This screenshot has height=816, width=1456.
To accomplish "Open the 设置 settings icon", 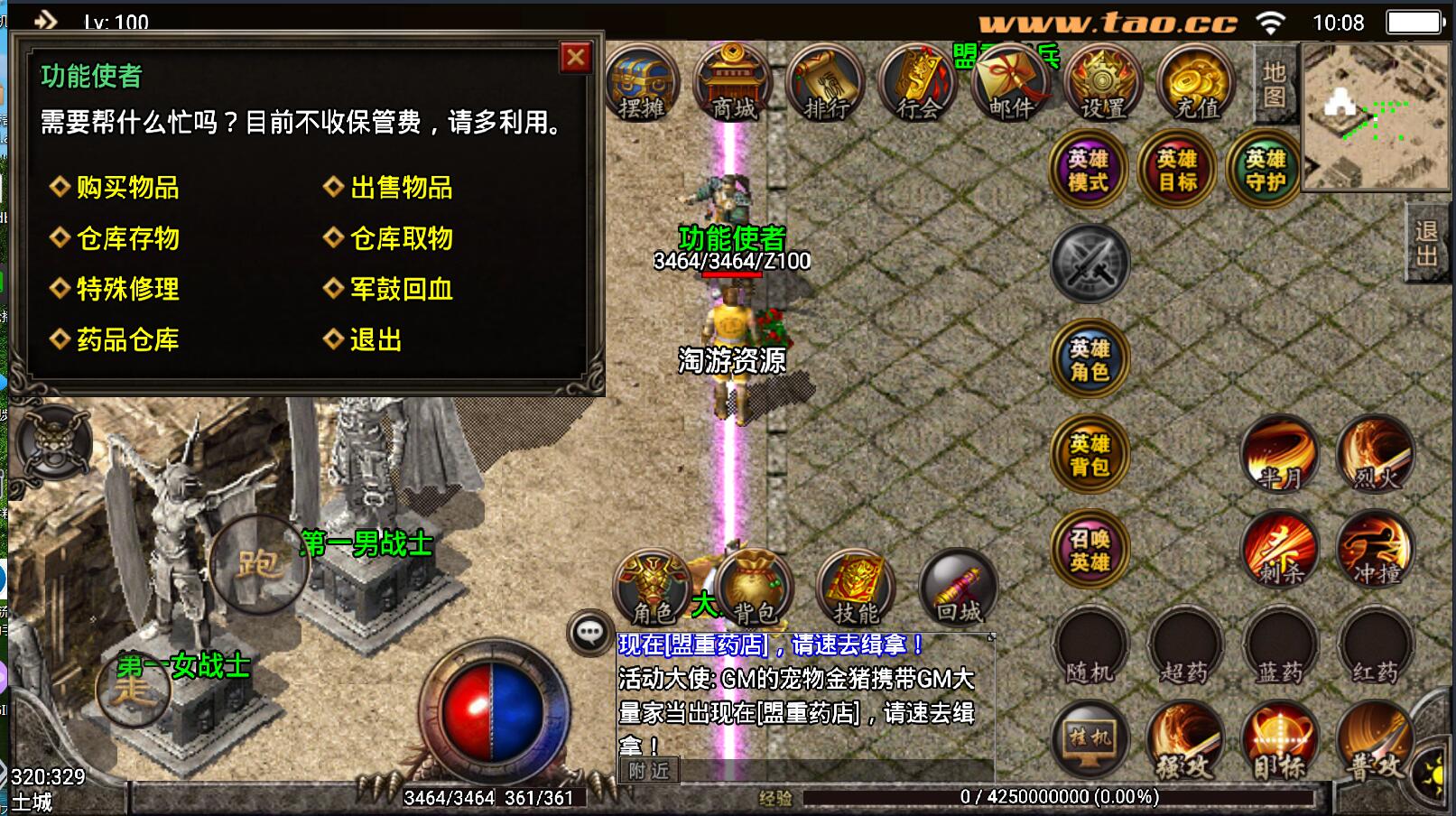I will tap(1103, 83).
